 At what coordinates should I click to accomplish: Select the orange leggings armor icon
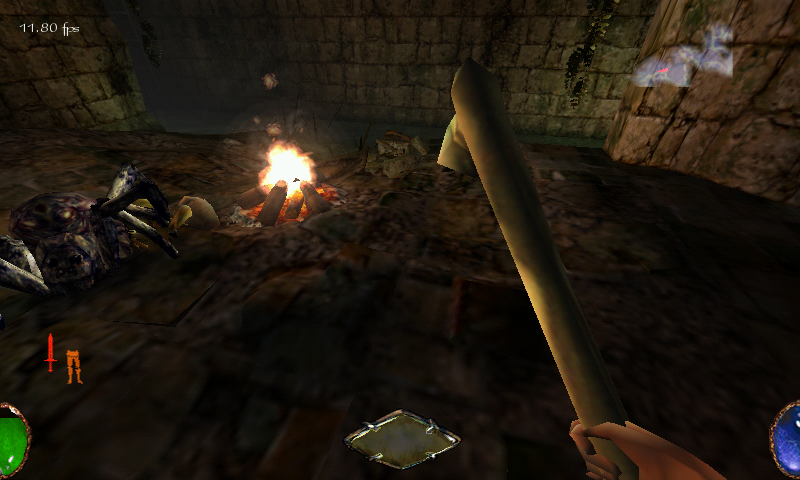[x=72, y=366]
